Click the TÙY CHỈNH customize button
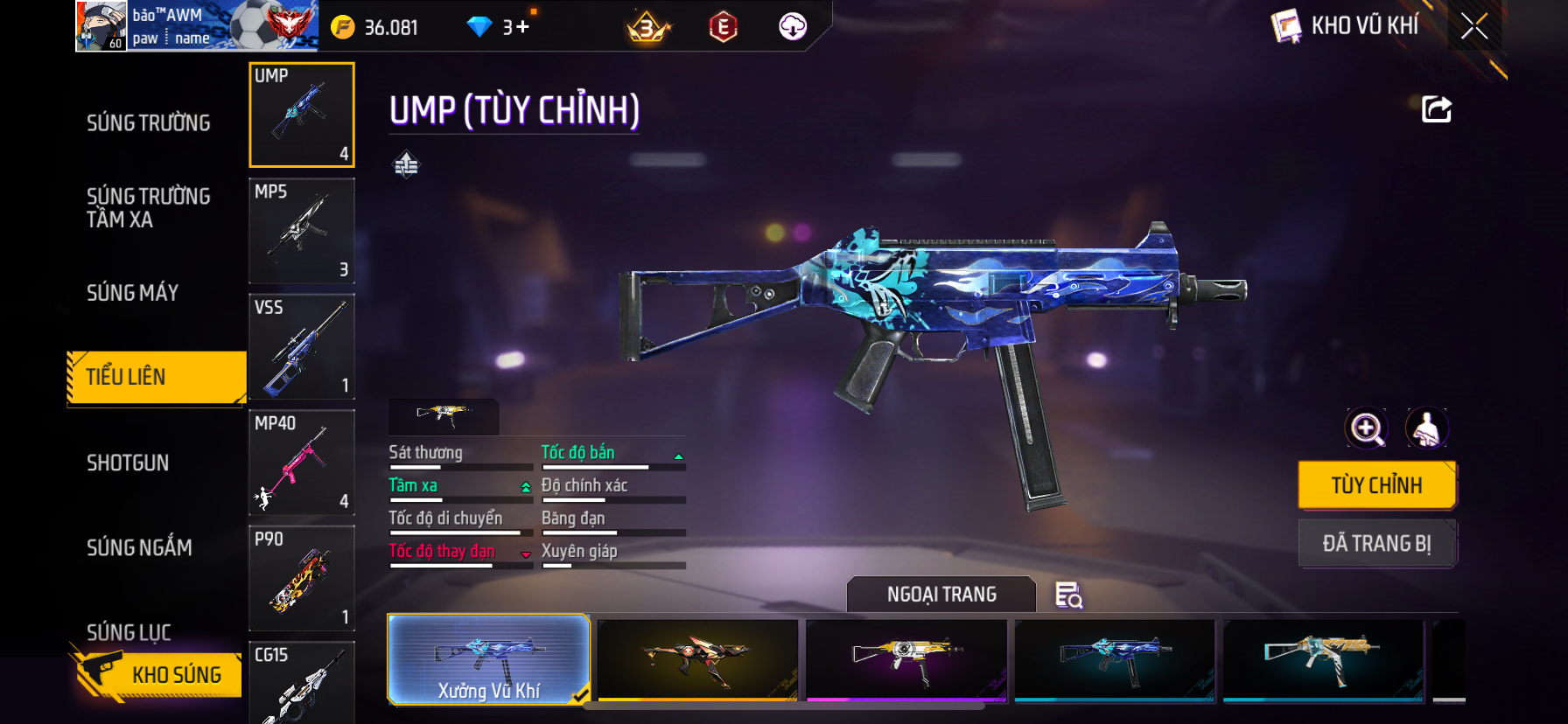Image resolution: width=1568 pixels, height=724 pixels. click(1376, 485)
